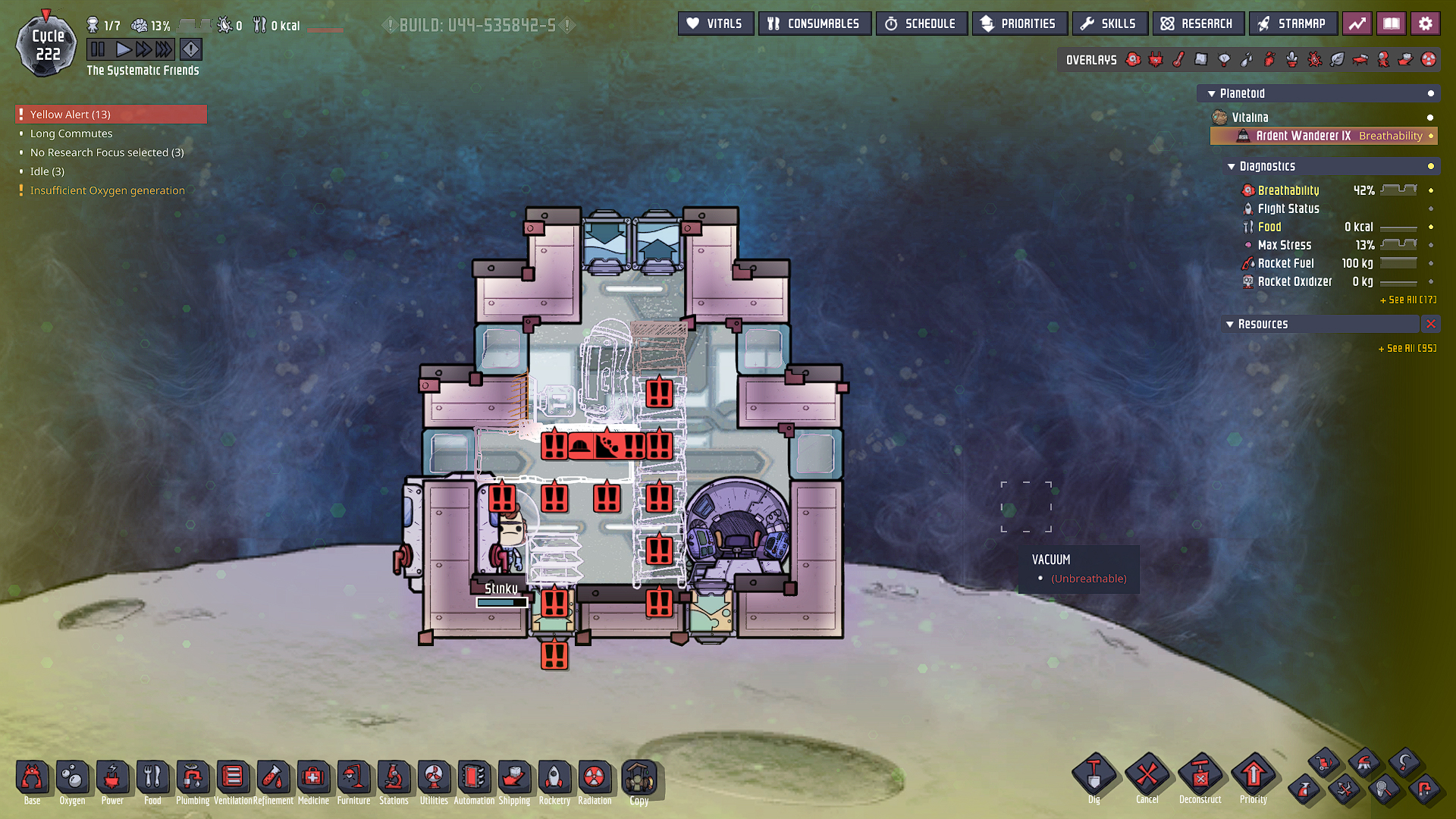Open the Oxygen build category
The width and height of the screenshot is (1456, 819).
pyautogui.click(x=72, y=781)
